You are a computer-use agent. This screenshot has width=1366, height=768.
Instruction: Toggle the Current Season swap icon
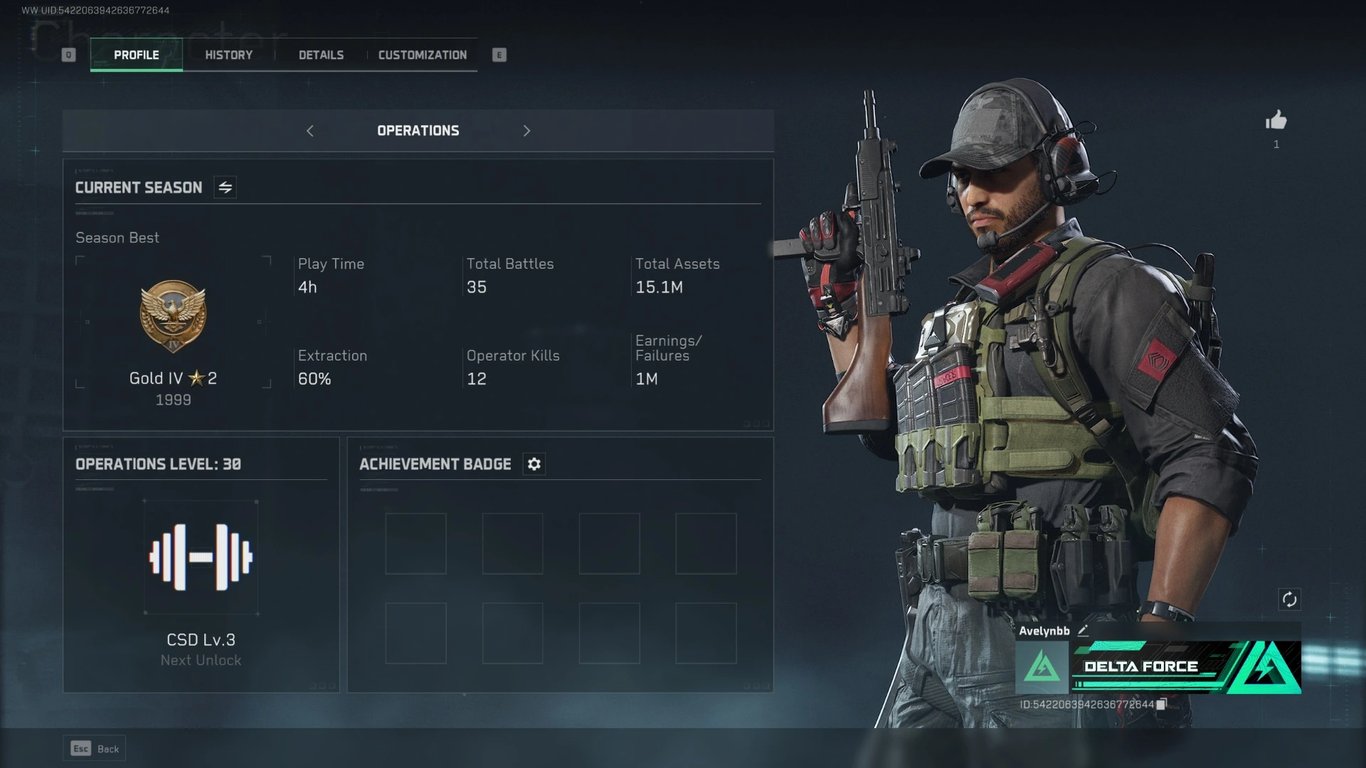tap(225, 187)
